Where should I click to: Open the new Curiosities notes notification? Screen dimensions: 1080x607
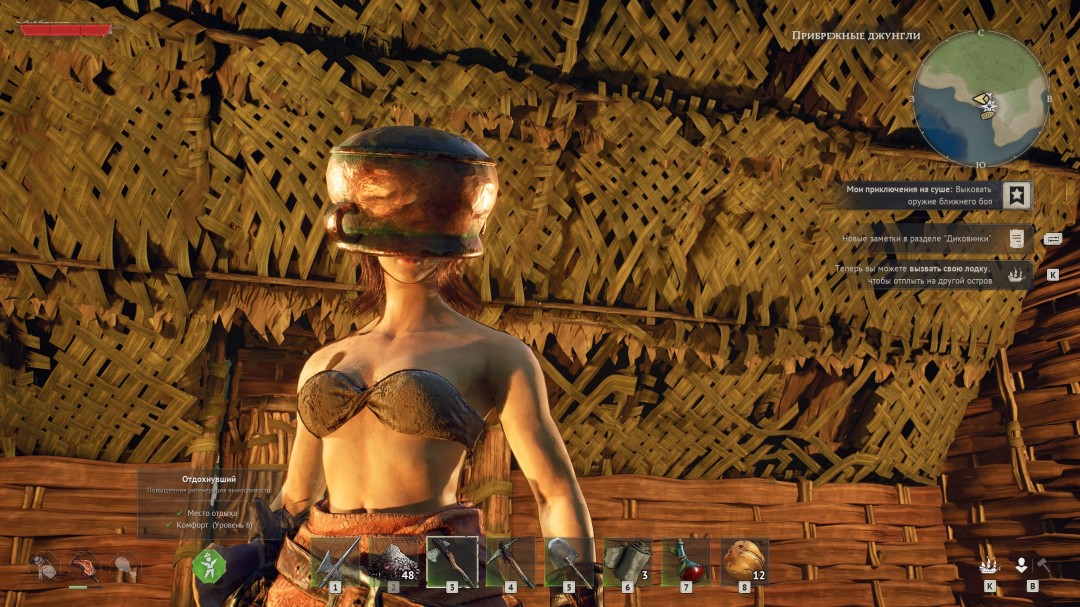1016,239
